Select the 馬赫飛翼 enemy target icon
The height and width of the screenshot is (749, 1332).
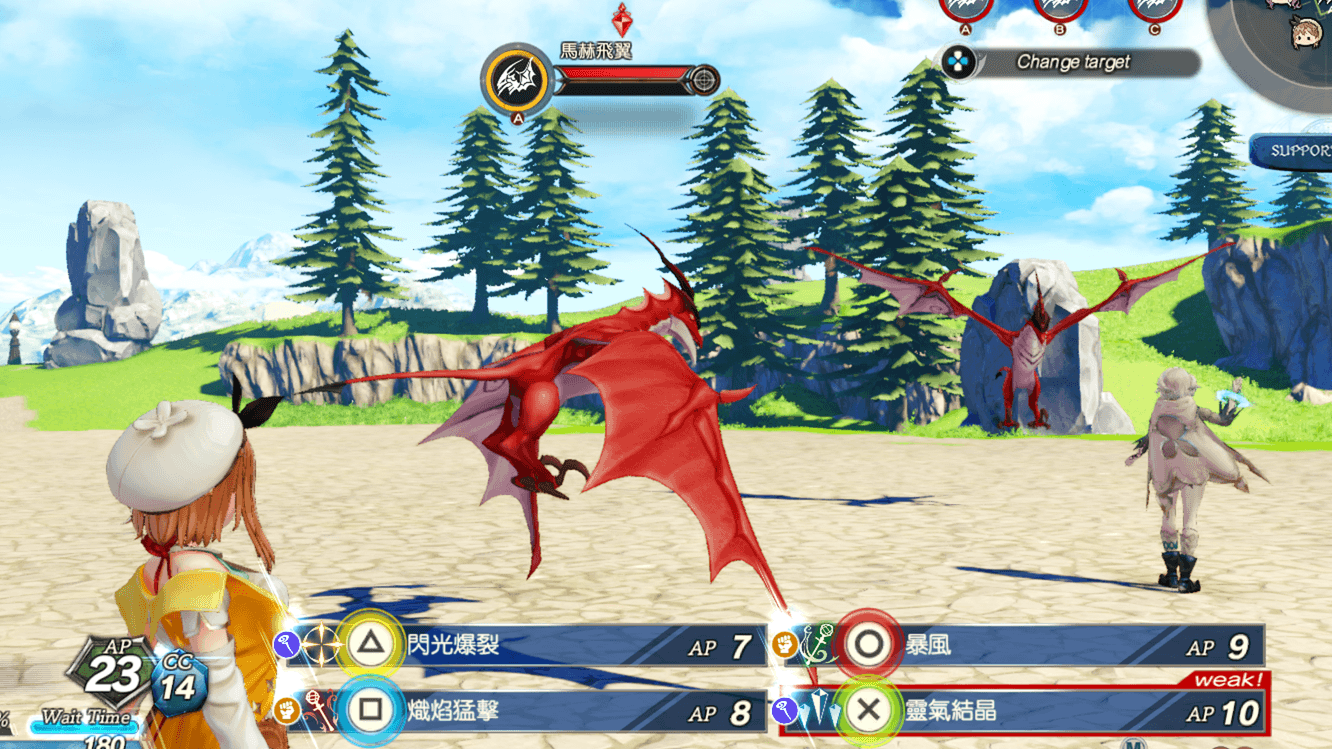pos(517,78)
